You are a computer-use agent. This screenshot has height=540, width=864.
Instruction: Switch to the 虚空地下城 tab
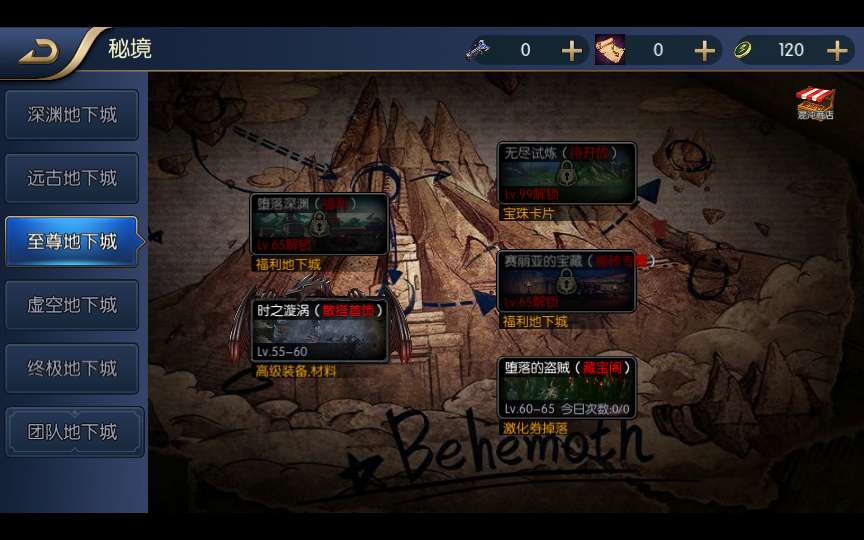pos(72,305)
